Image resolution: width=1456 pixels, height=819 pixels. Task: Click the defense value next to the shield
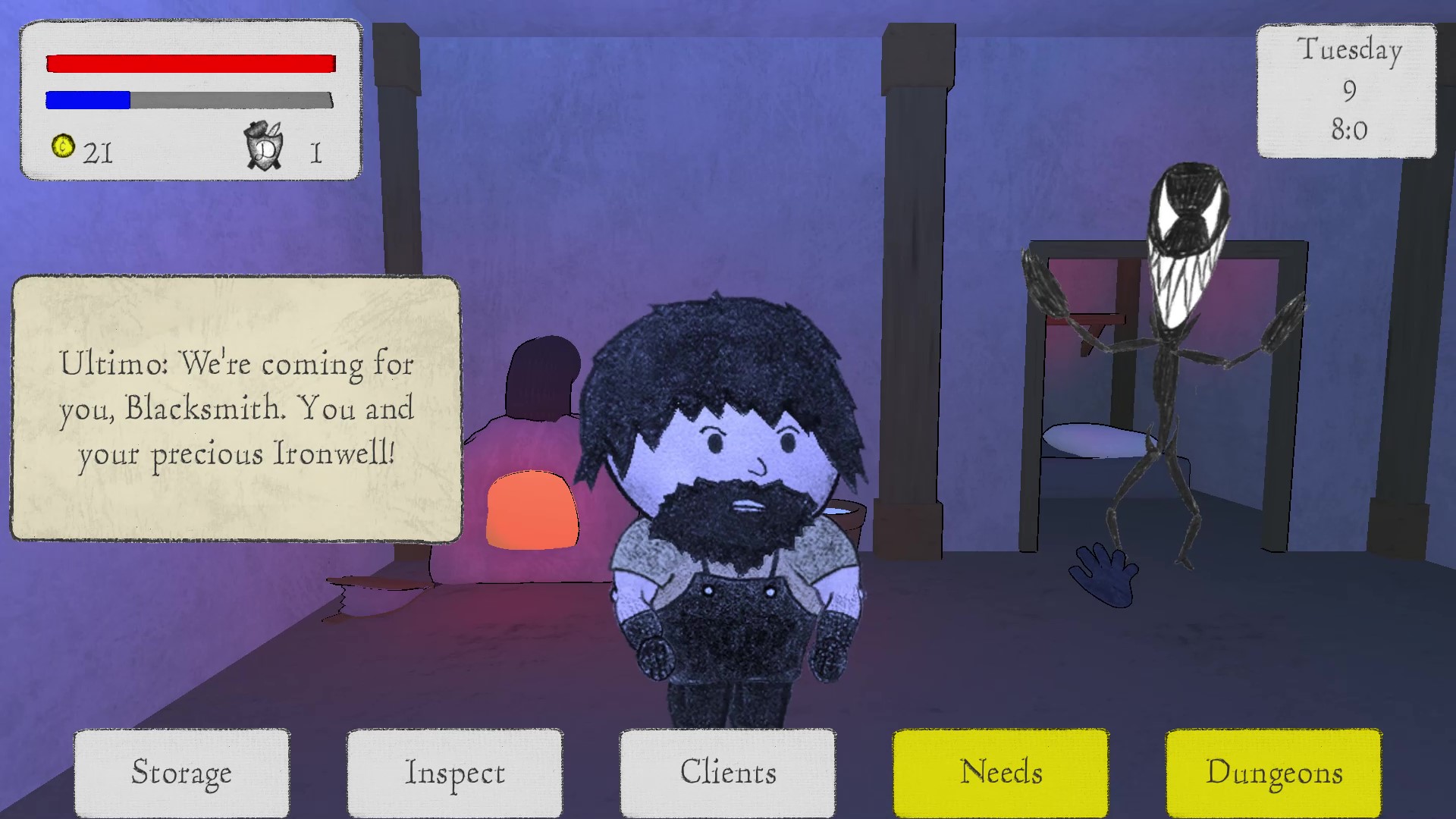pos(315,152)
